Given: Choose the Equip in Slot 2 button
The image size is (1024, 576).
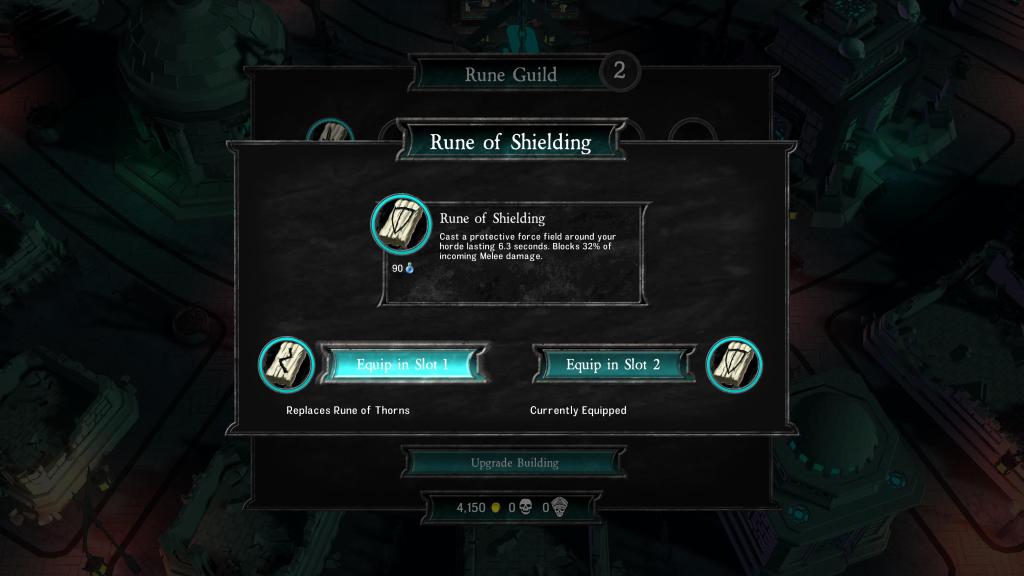Looking at the screenshot, I should pos(613,365).
